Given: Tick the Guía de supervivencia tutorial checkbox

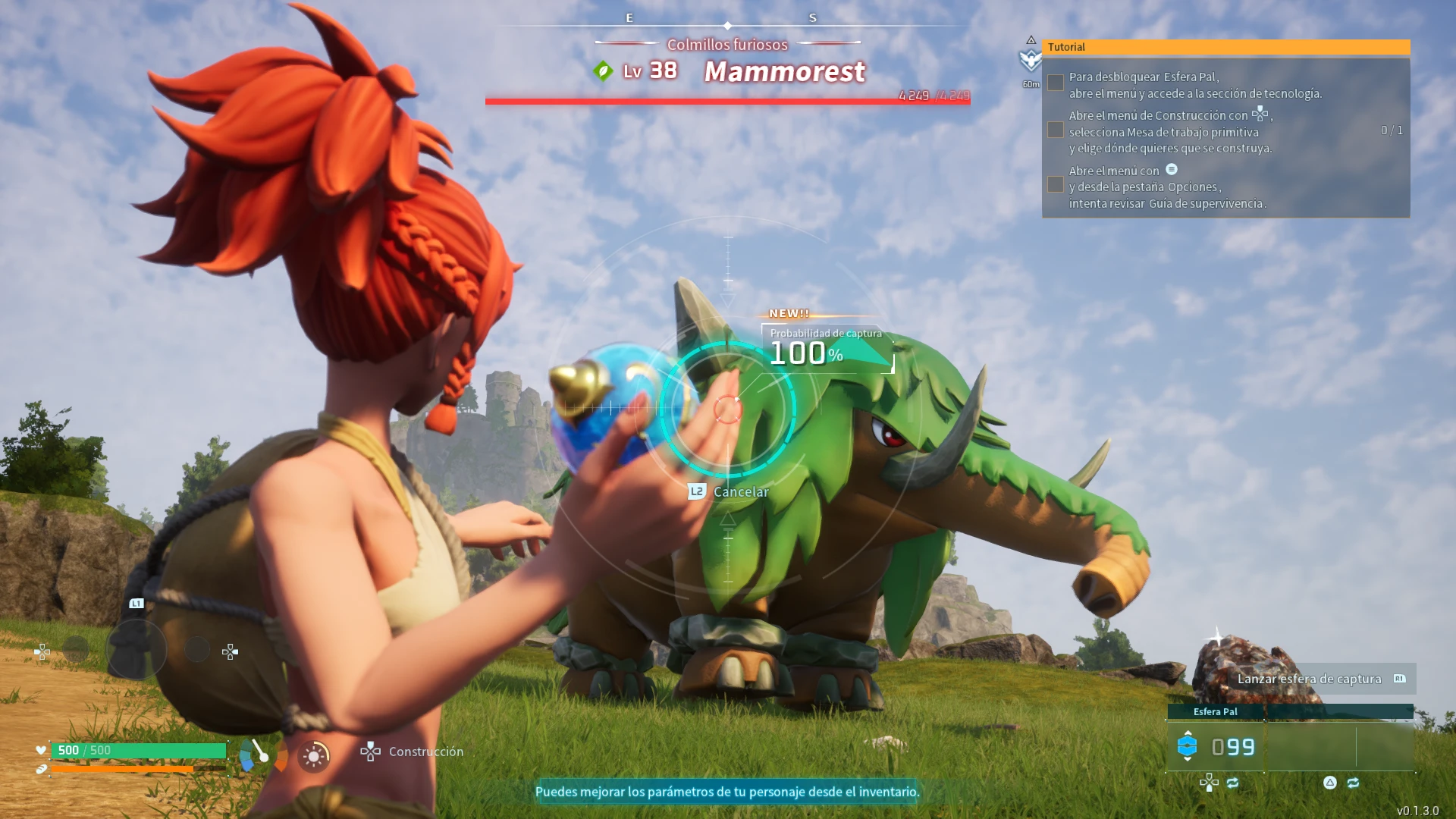Looking at the screenshot, I should click(1055, 184).
